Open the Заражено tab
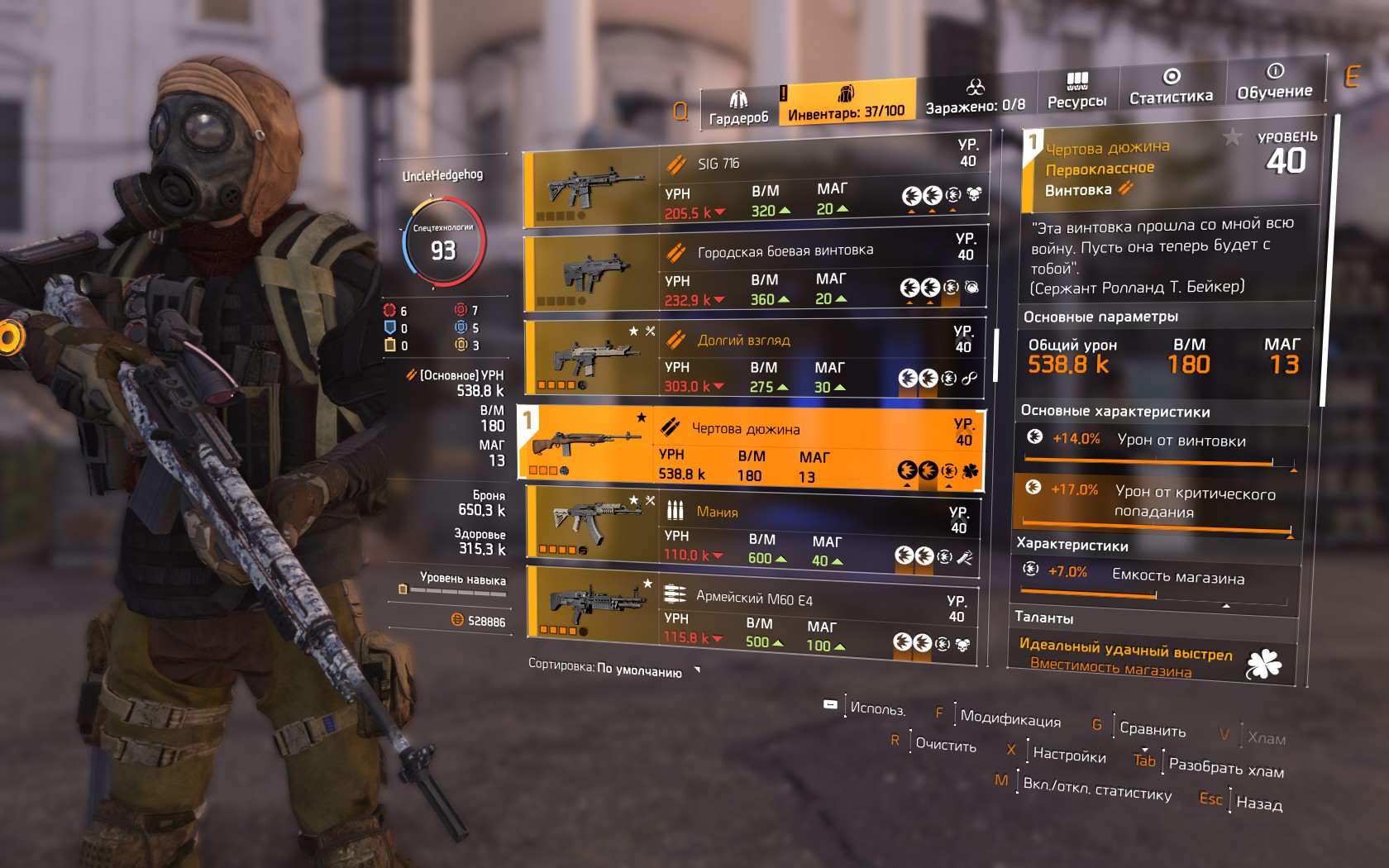 pos(975,98)
